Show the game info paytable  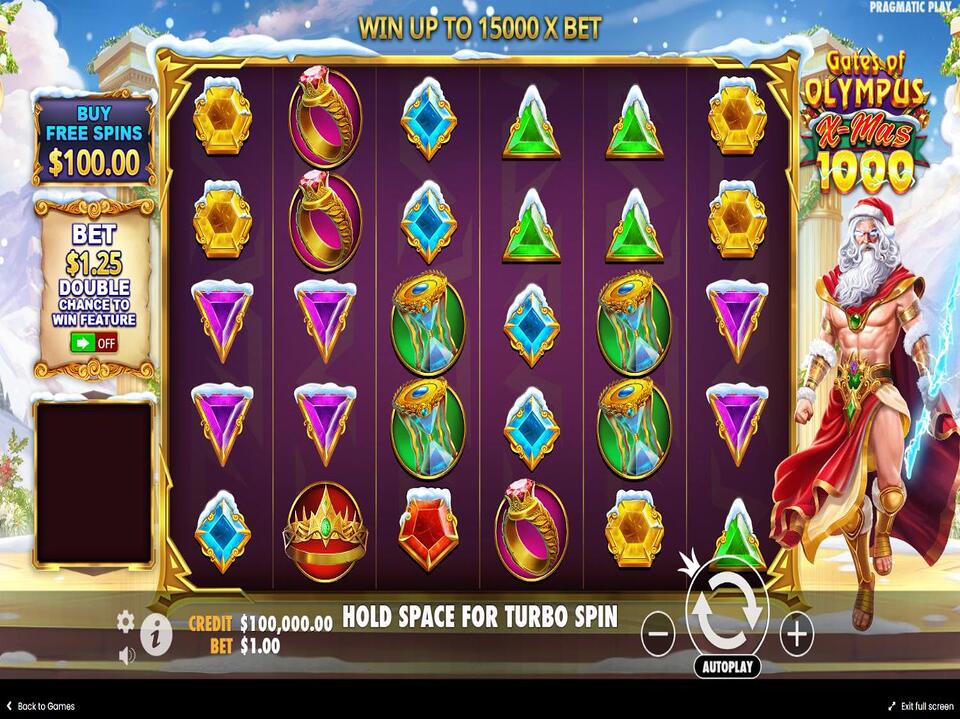click(155, 634)
